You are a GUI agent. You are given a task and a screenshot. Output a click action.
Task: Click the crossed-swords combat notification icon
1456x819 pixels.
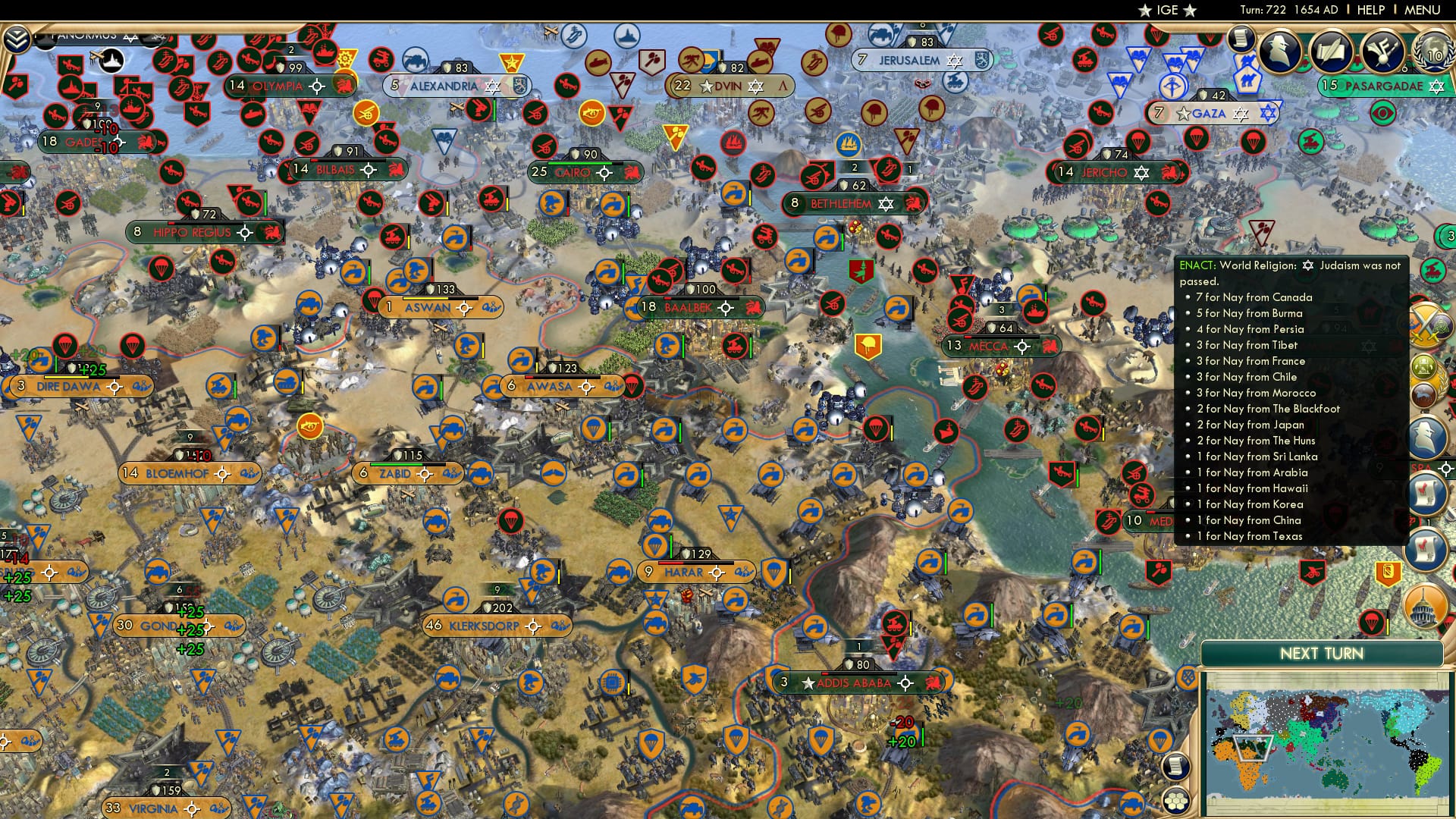[1424, 325]
